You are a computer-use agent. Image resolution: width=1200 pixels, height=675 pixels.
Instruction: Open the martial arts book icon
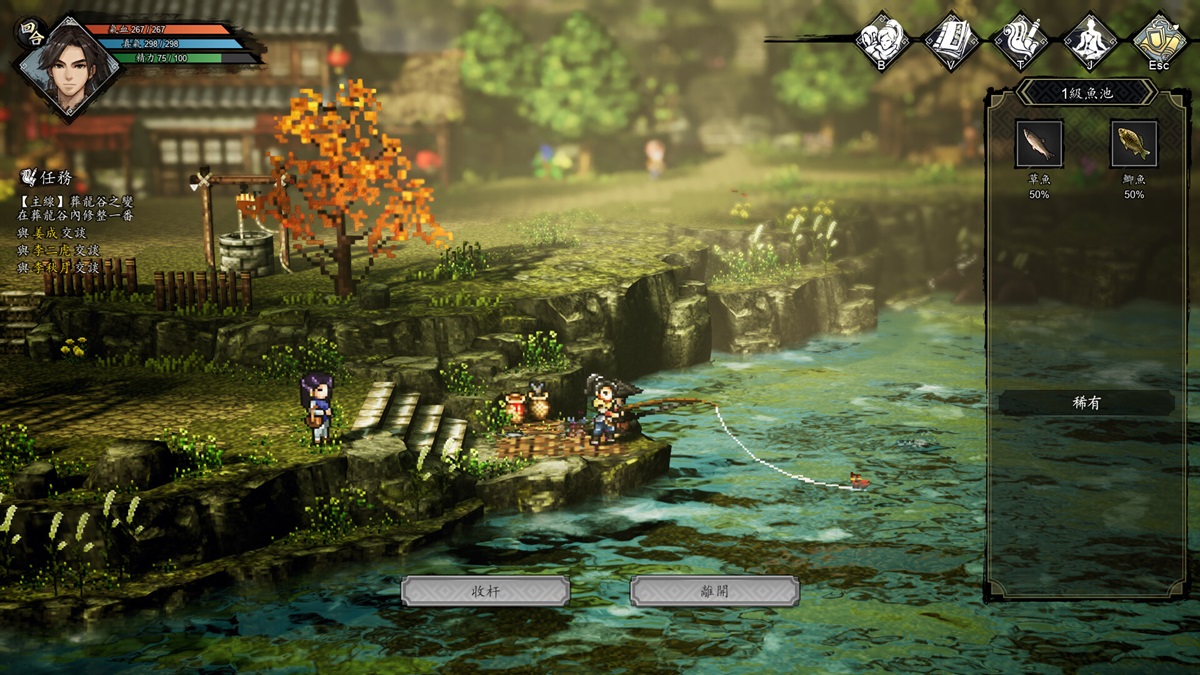pyautogui.click(x=951, y=40)
